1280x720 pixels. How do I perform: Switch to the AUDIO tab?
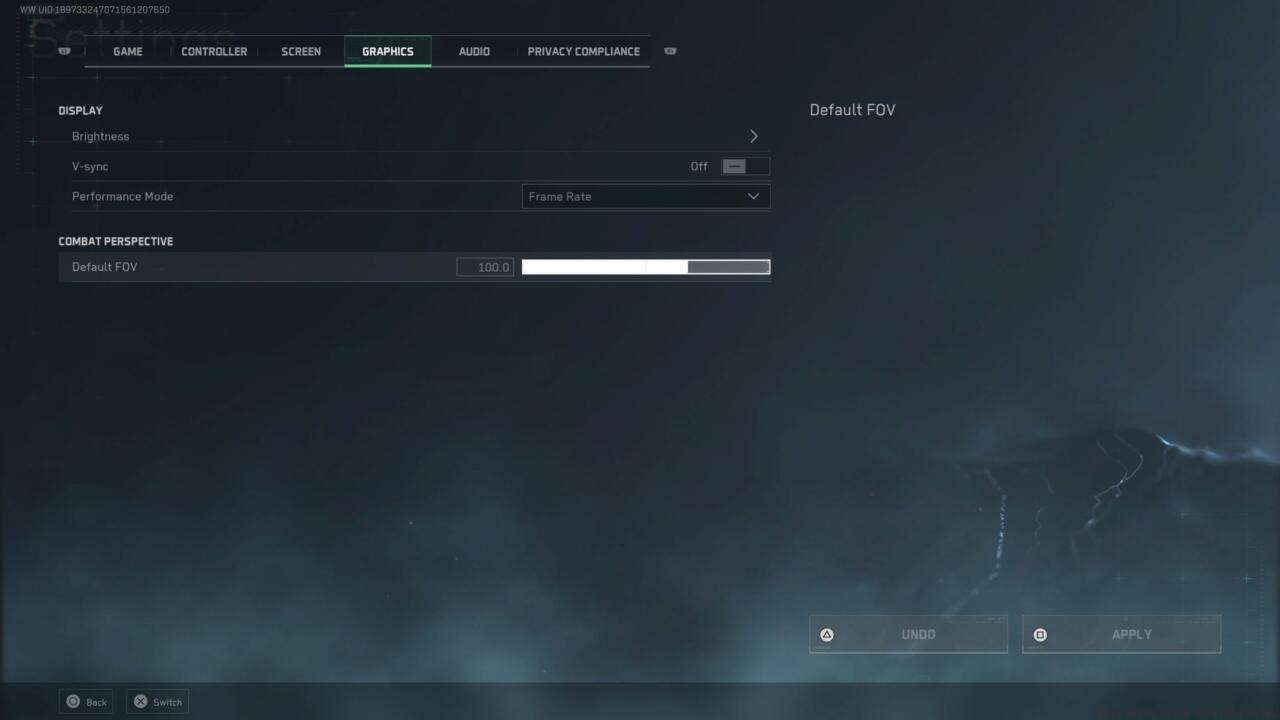pyautogui.click(x=473, y=51)
